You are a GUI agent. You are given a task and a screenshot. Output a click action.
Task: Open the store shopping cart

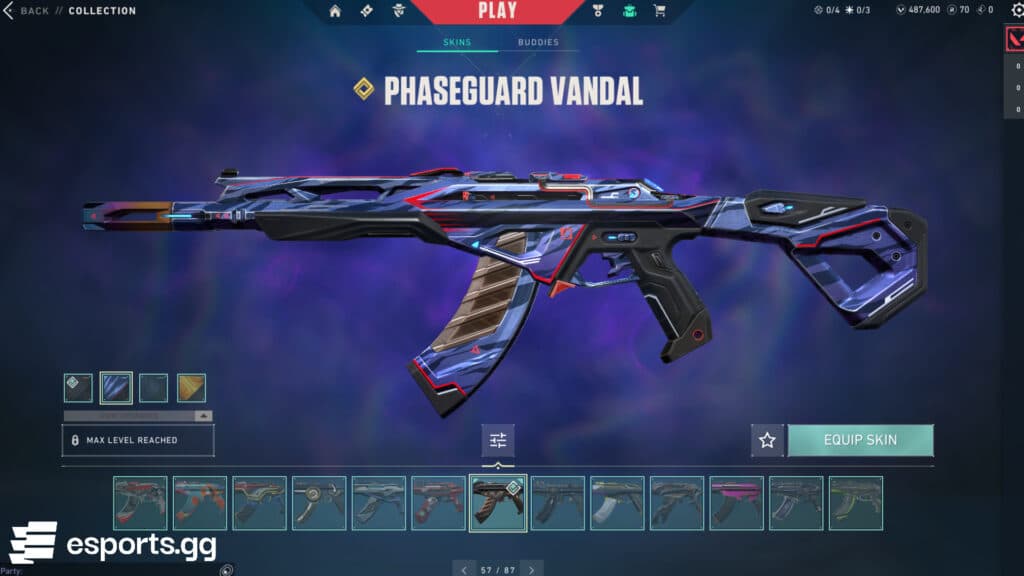tap(659, 11)
